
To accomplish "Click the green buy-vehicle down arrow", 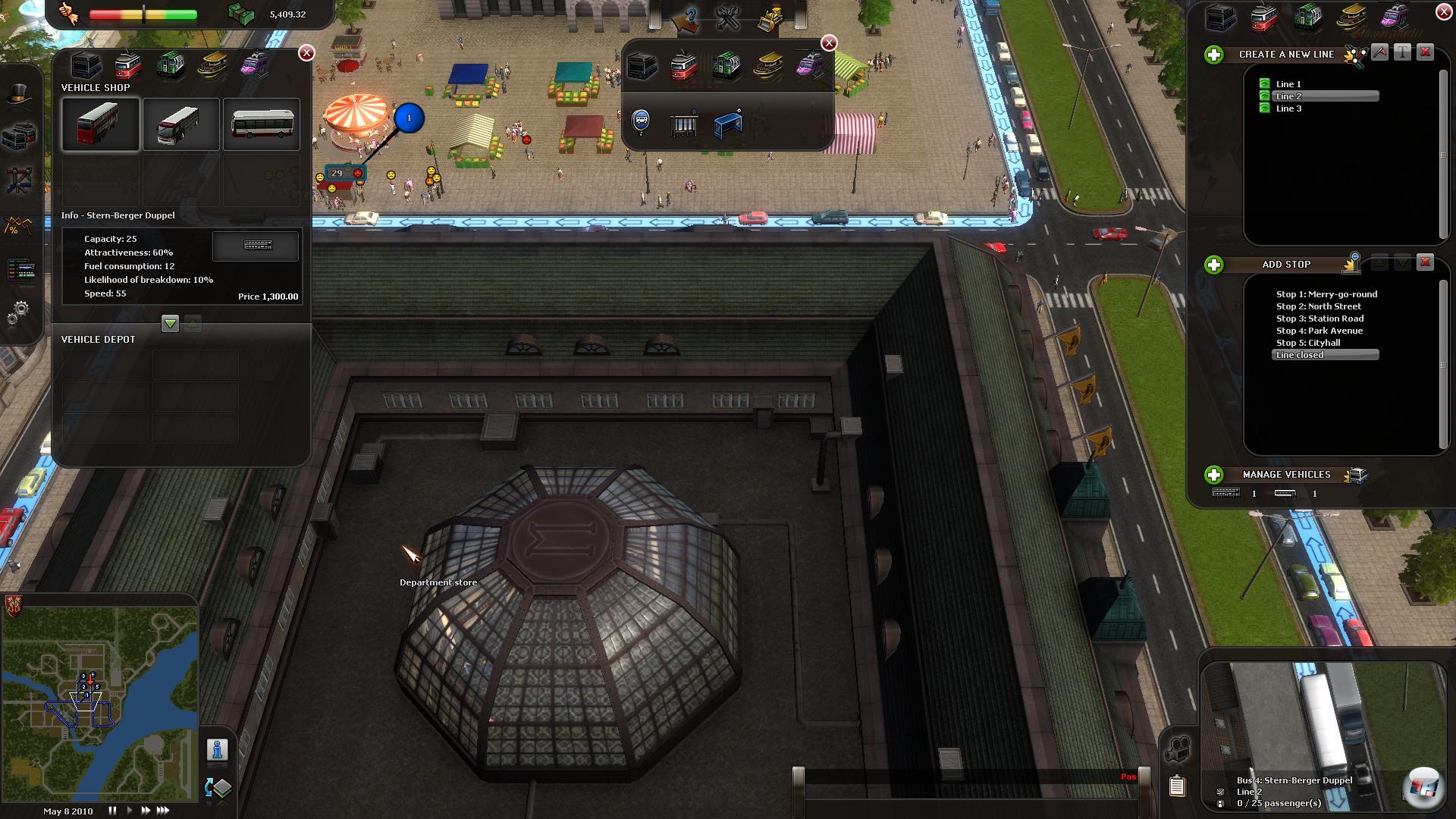I will click(170, 324).
